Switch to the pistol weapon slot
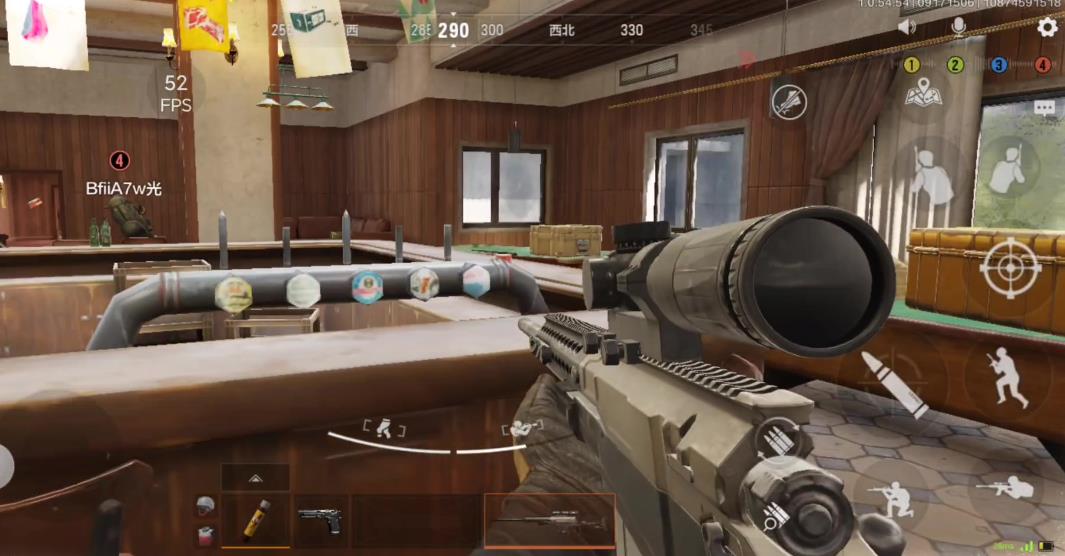Image resolution: width=1065 pixels, height=556 pixels. coord(321,520)
